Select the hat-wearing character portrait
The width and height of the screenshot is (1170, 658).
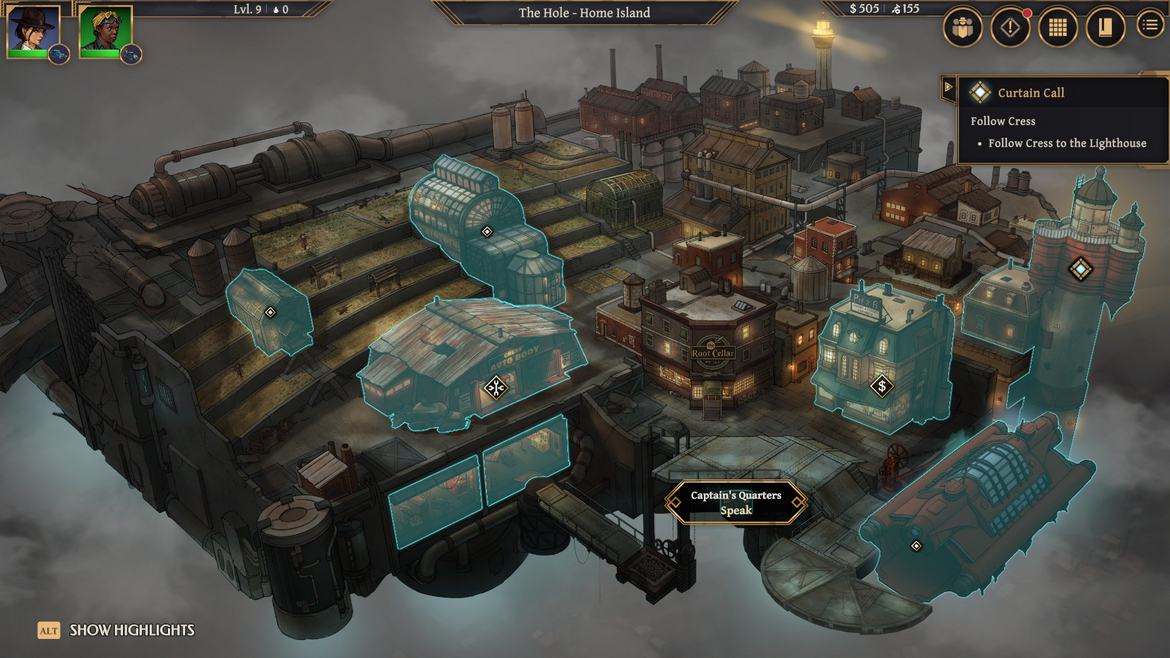click(33, 30)
